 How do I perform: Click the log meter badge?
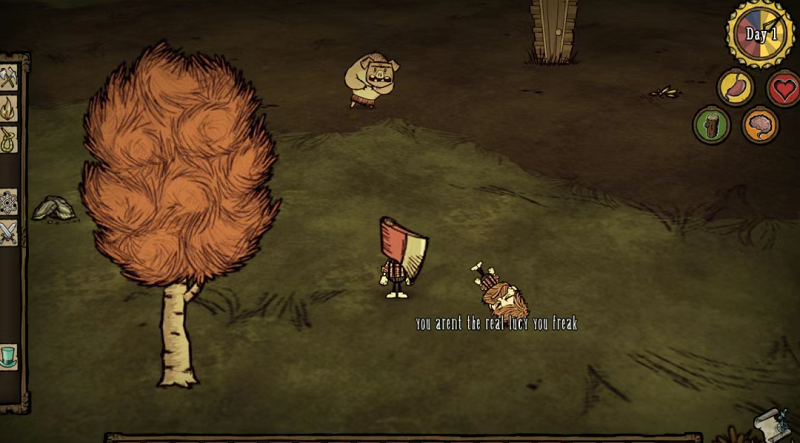click(x=711, y=125)
